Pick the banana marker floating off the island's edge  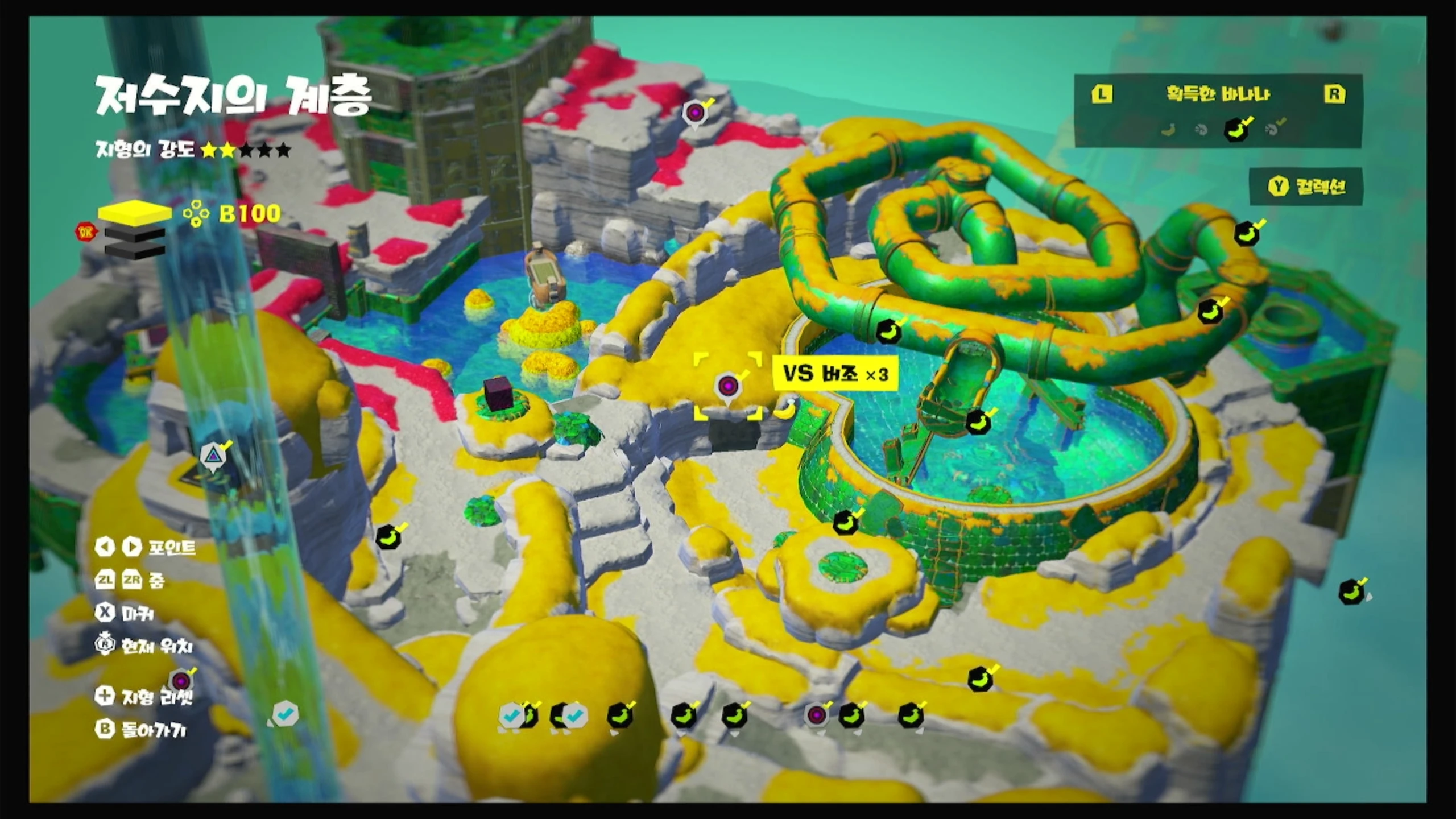[1352, 592]
